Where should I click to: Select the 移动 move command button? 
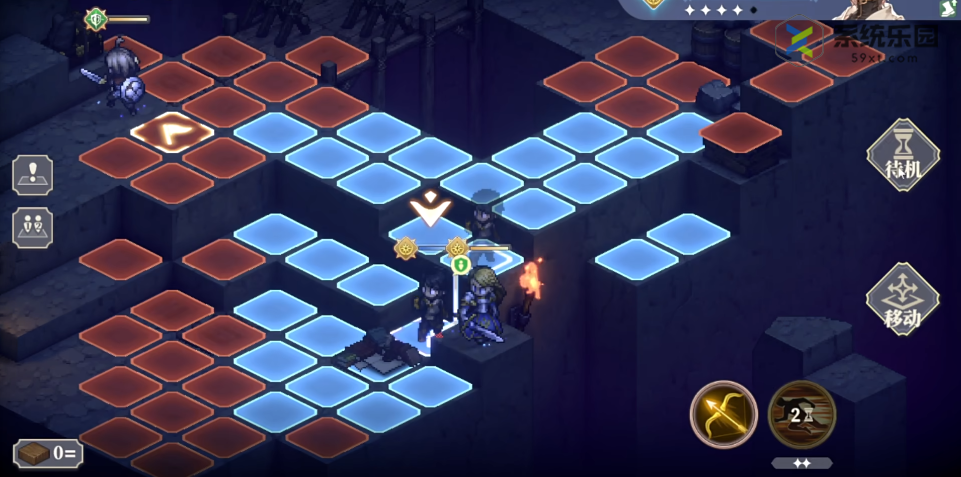point(903,299)
